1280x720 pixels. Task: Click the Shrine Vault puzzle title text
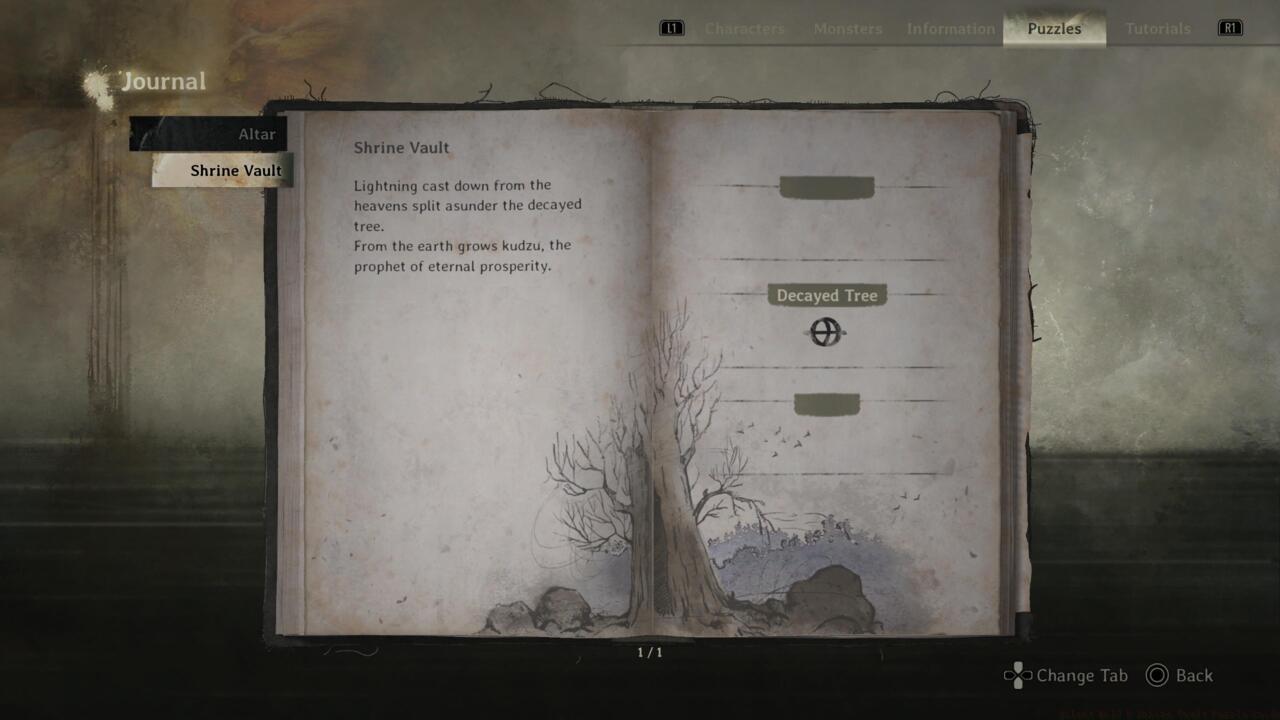[x=401, y=147]
